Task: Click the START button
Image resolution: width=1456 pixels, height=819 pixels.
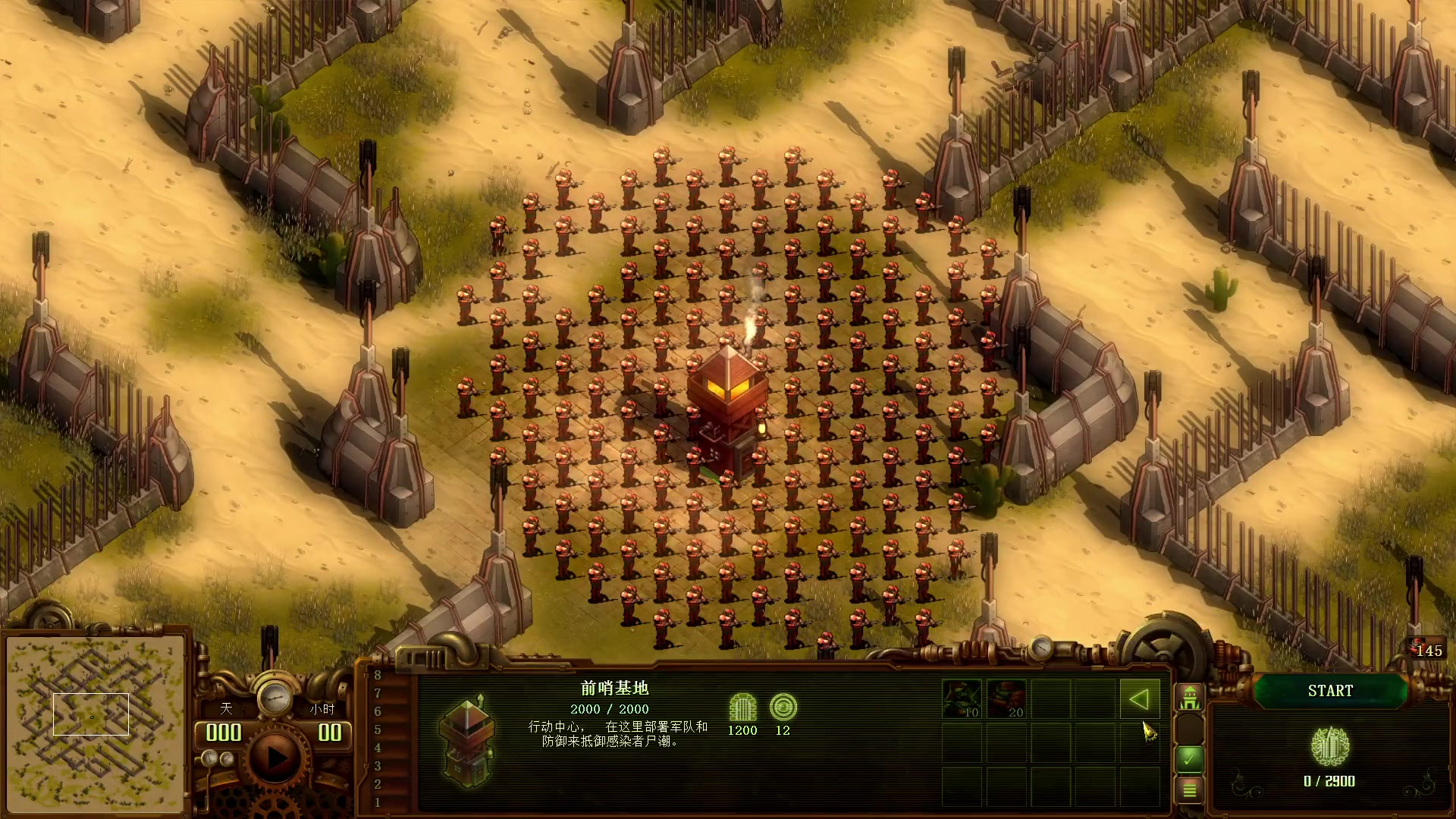Action: tap(1330, 691)
